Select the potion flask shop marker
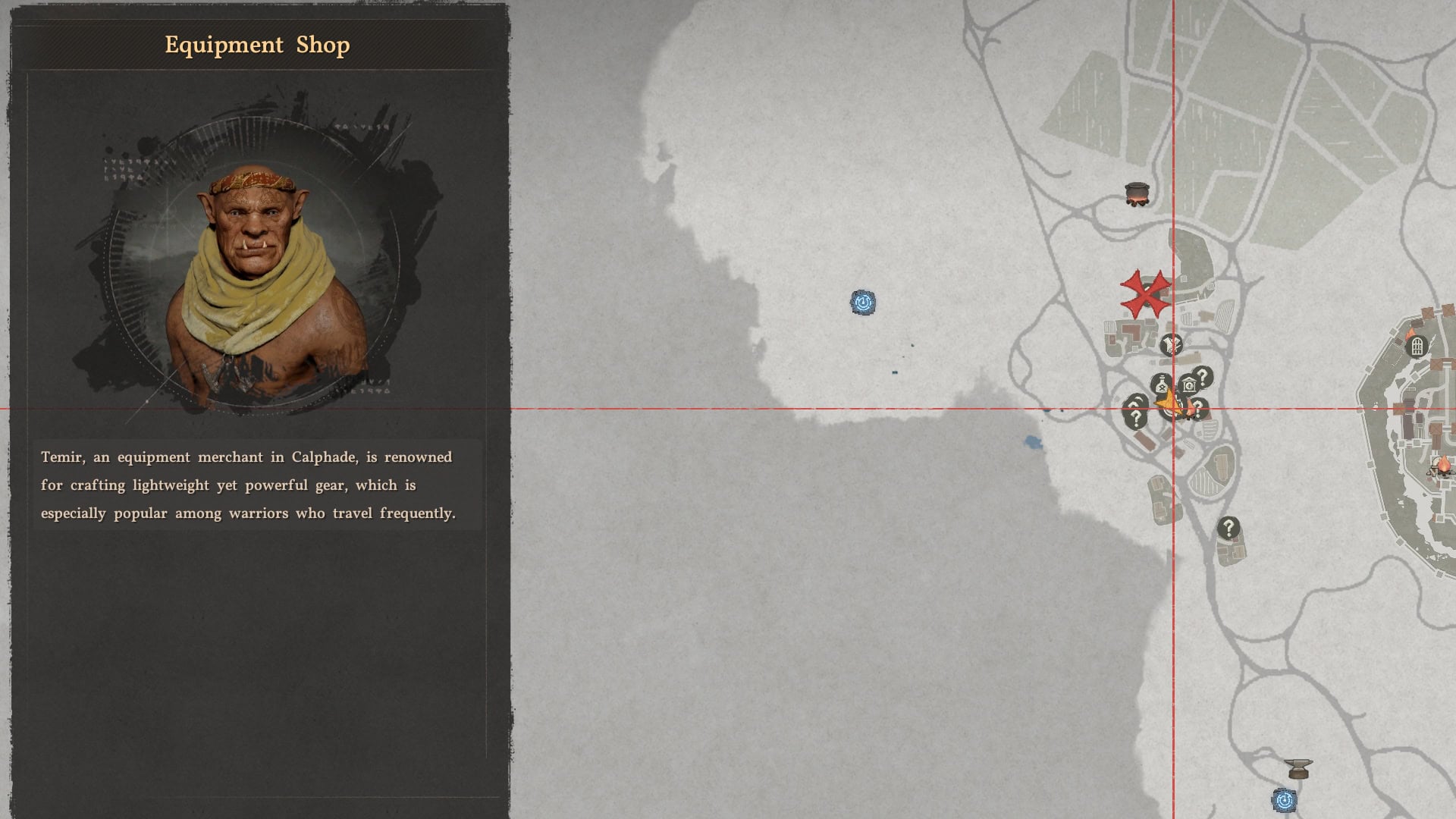Image resolution: width=1456 pixels, height=819 pixels. coord(1162,384)
